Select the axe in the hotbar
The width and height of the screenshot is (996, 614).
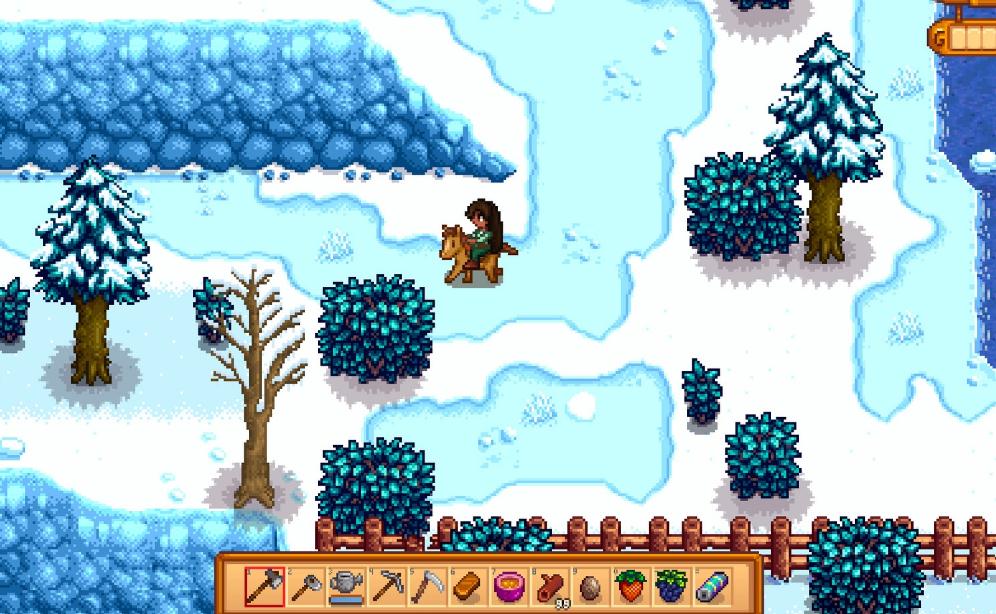[265, 585]
